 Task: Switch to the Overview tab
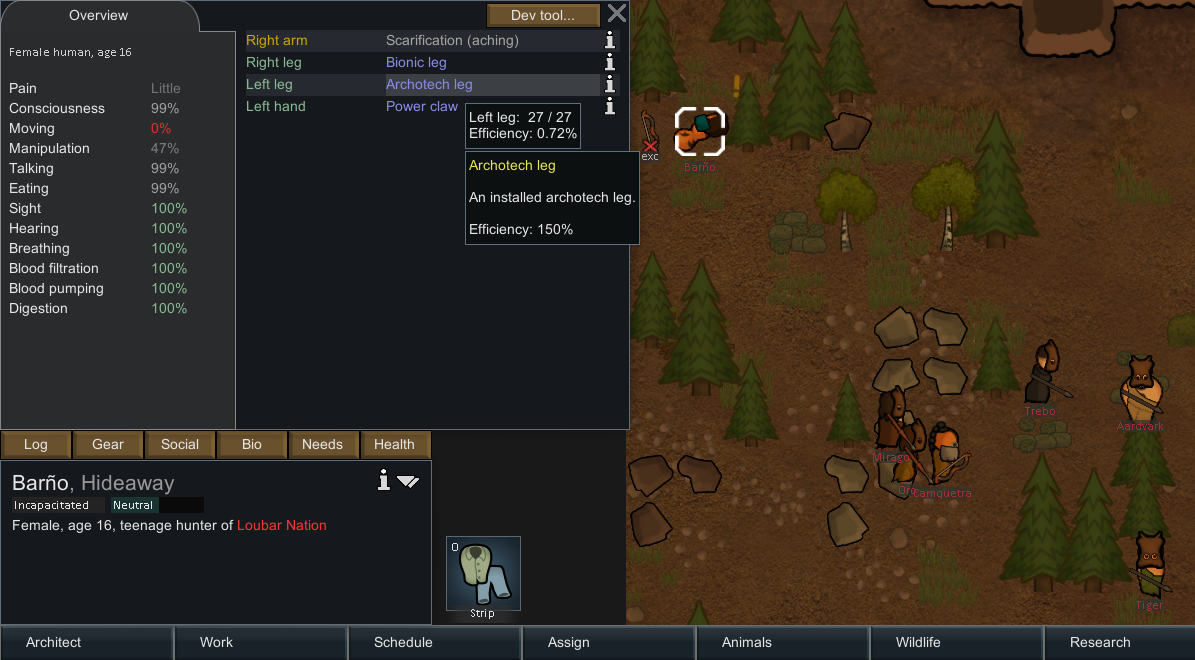[x=98, y=16]
